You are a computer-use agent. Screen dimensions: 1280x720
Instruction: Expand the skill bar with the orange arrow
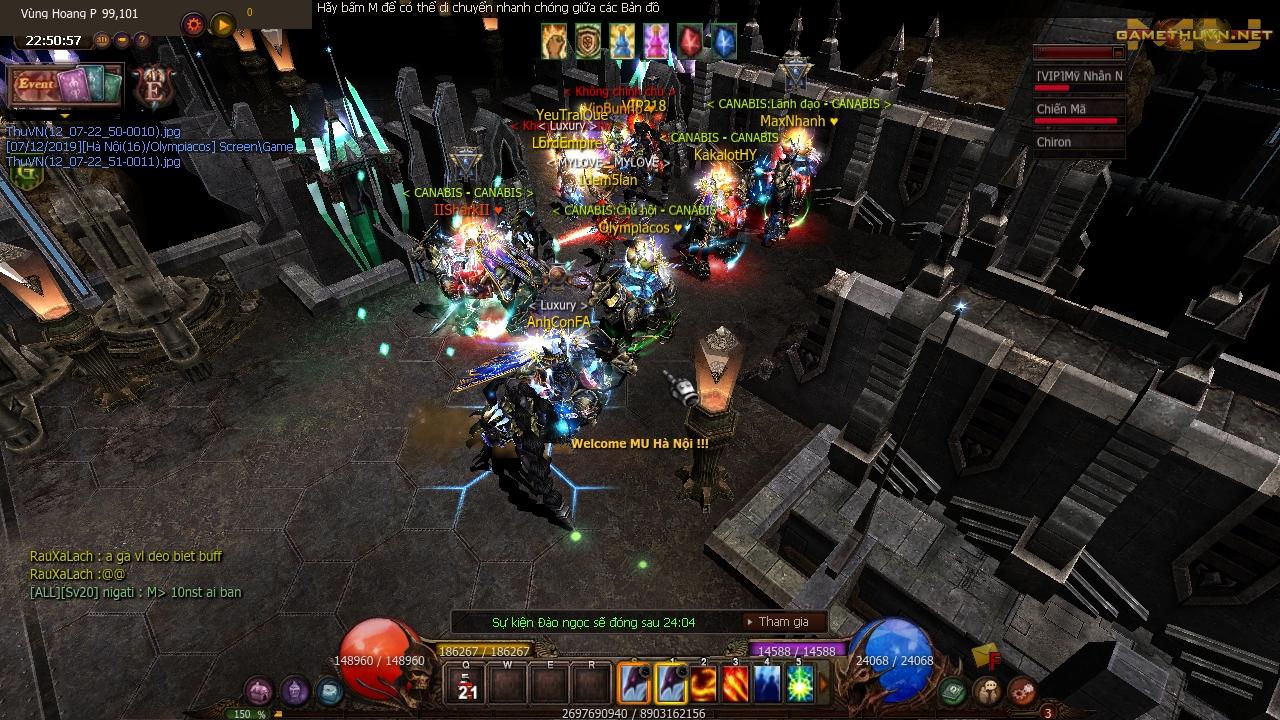823,681
